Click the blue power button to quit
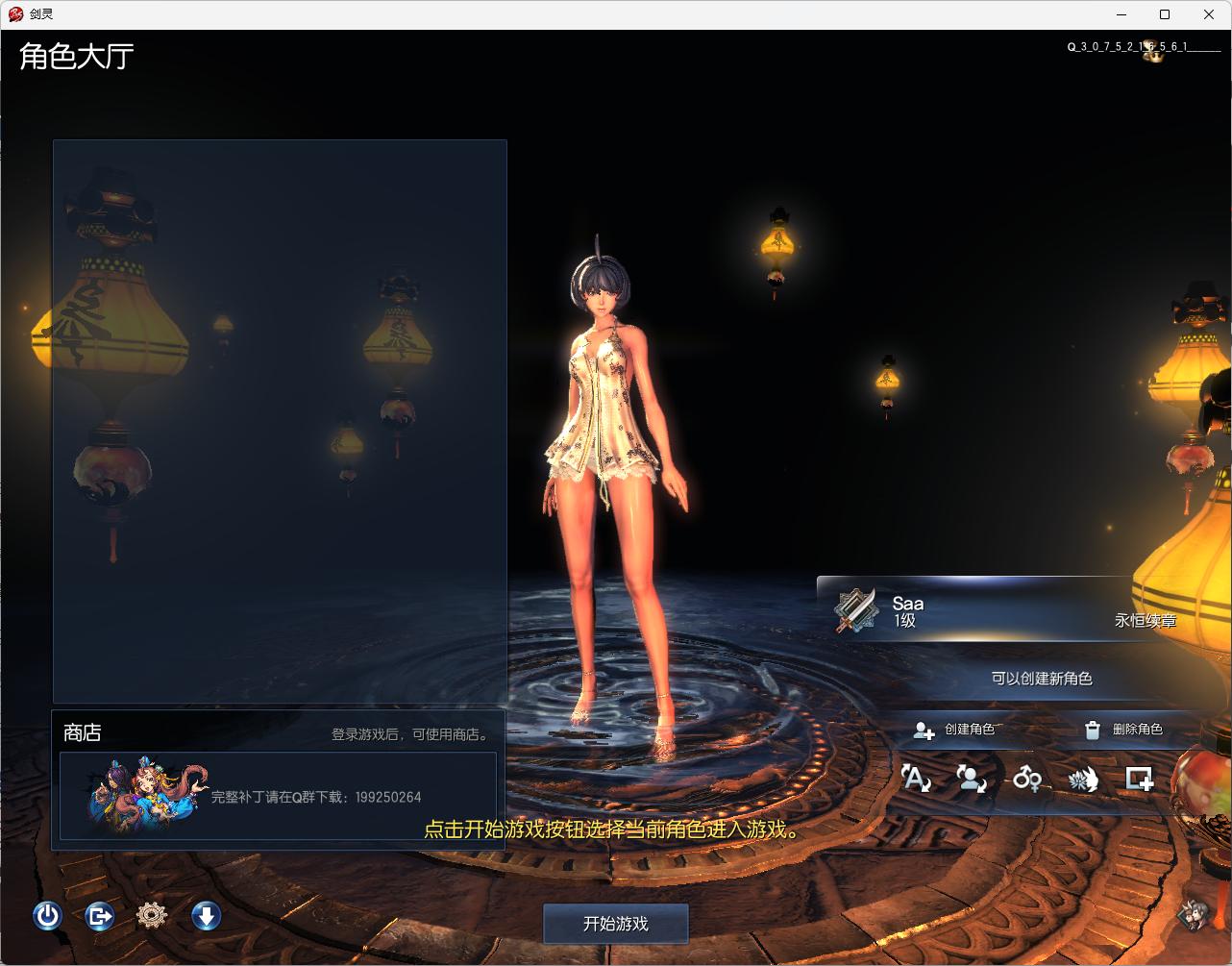 pos(47,916)
